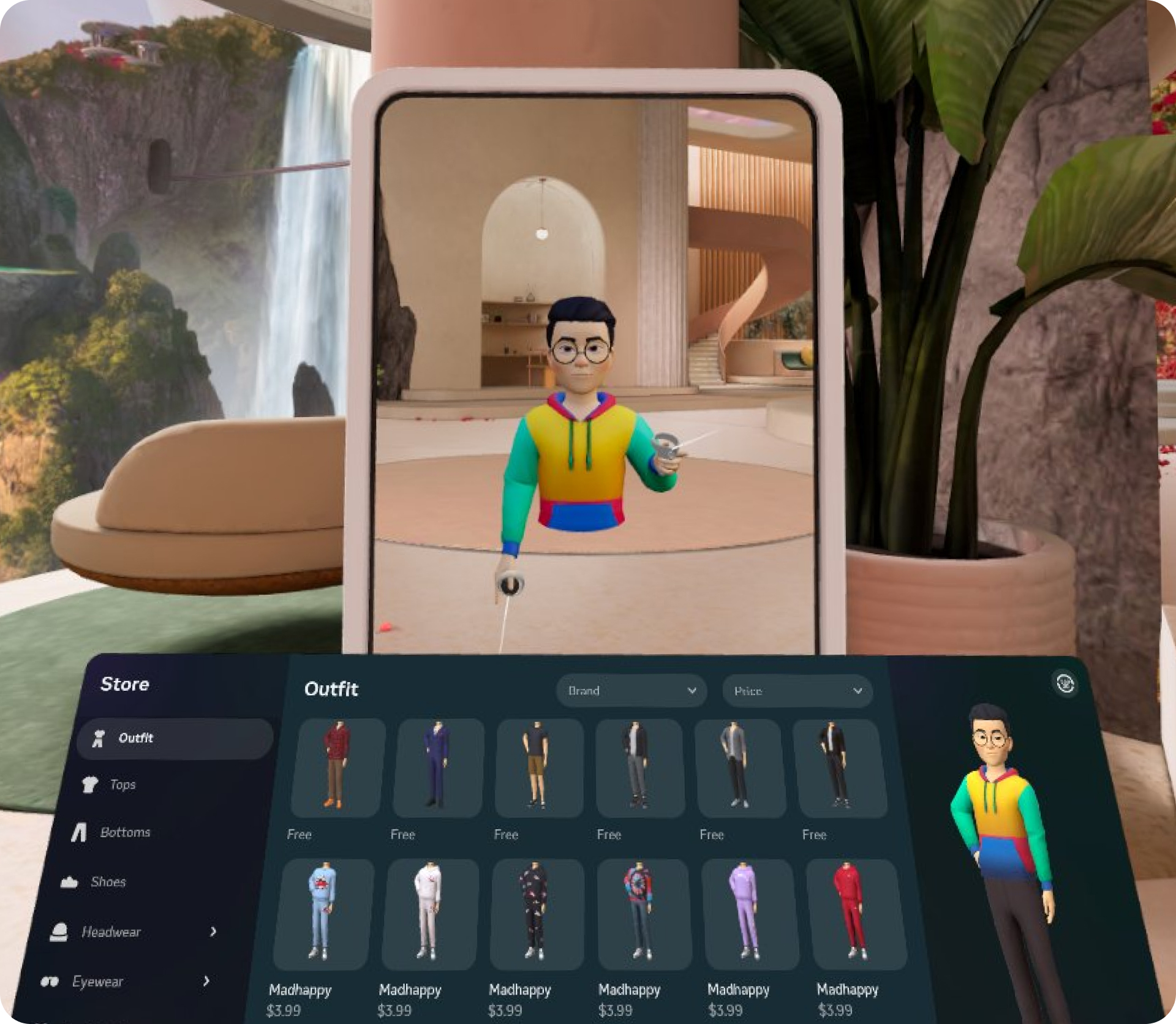Select the hat icon beside Headwear

pos(59,932)
